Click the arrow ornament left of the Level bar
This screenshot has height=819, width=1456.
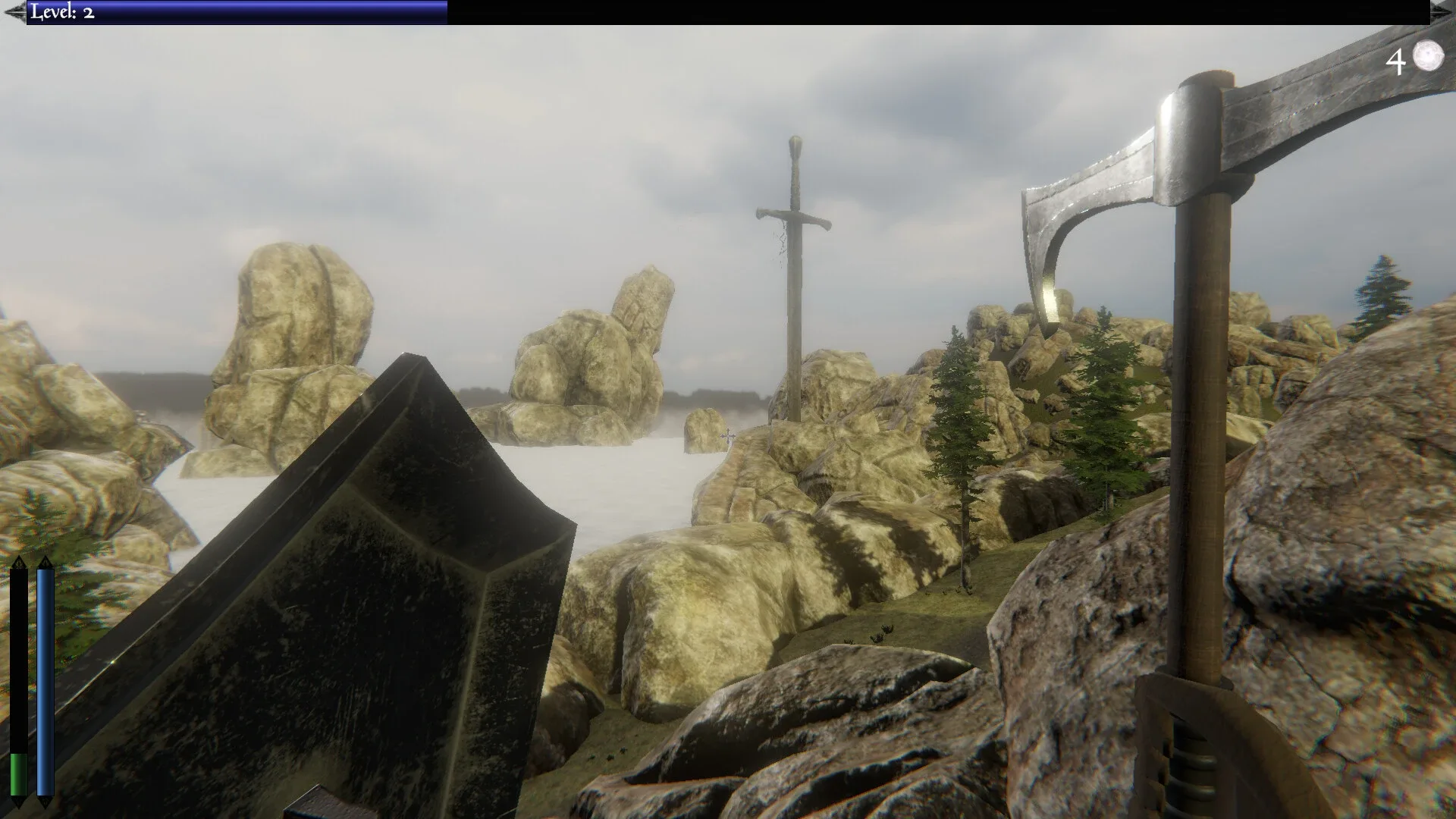point(14,11)
